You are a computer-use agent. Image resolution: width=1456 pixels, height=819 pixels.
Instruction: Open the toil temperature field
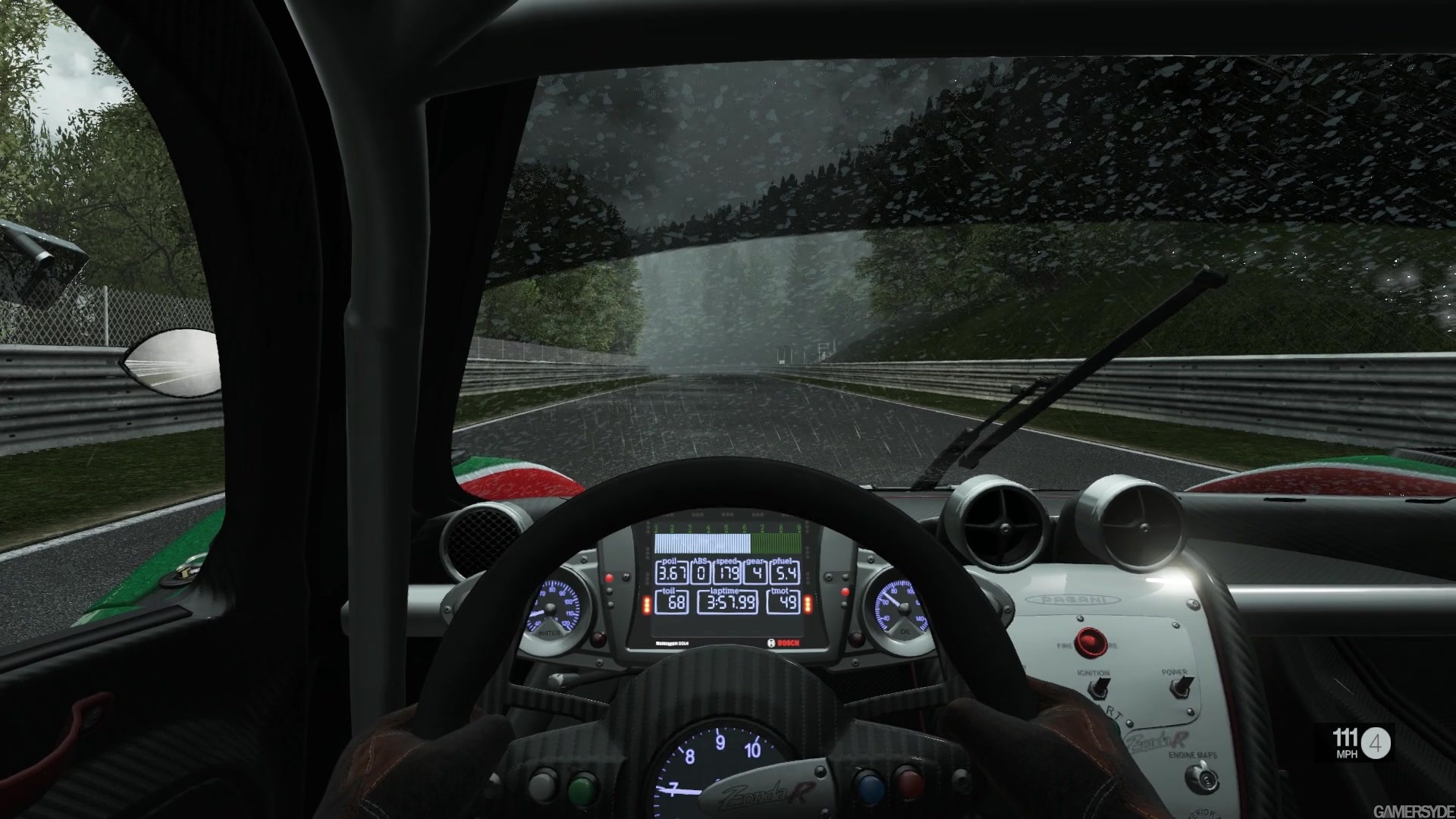click(673, 603)
